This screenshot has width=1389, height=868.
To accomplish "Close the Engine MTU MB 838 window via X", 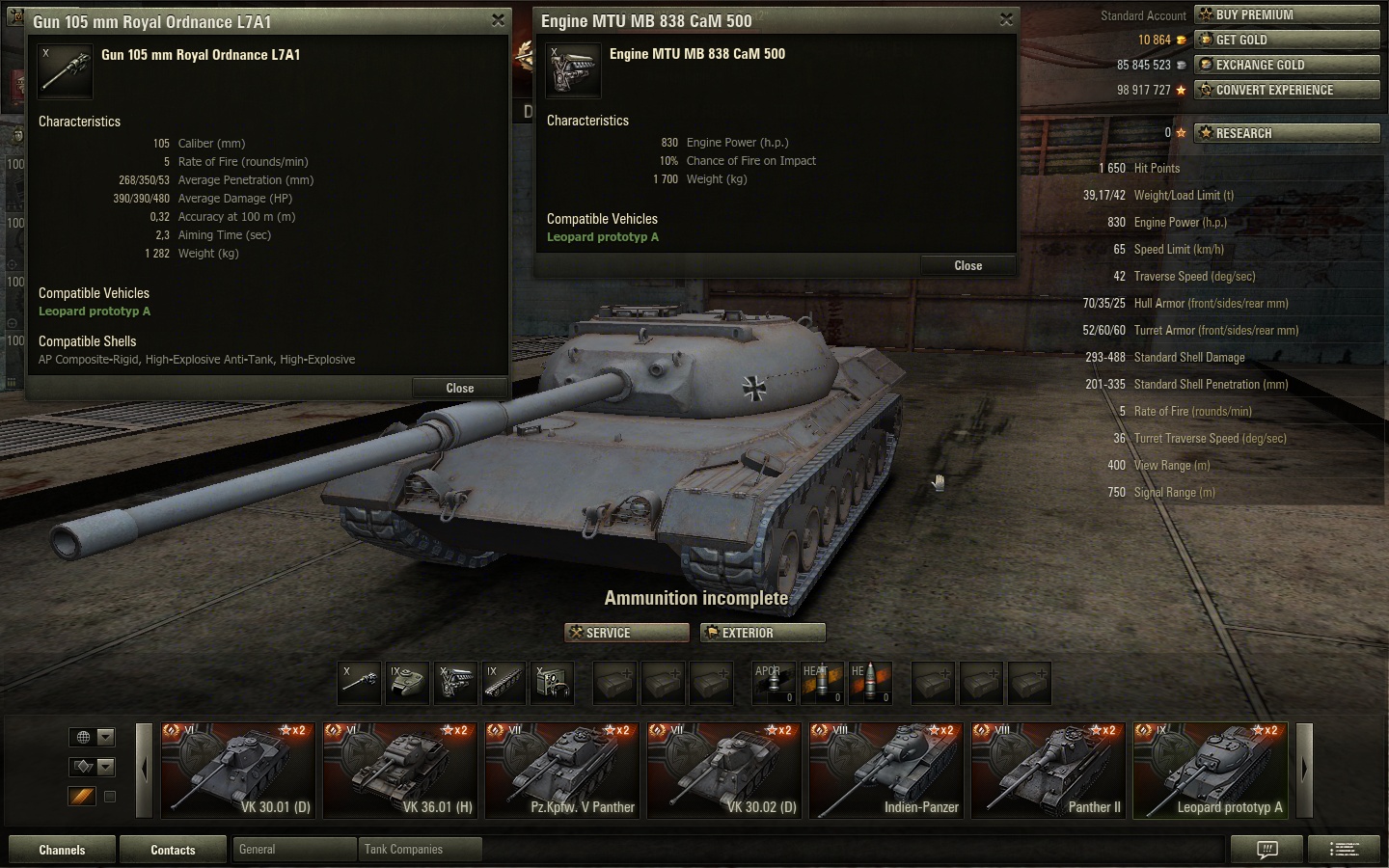I will pos(1006,19).
